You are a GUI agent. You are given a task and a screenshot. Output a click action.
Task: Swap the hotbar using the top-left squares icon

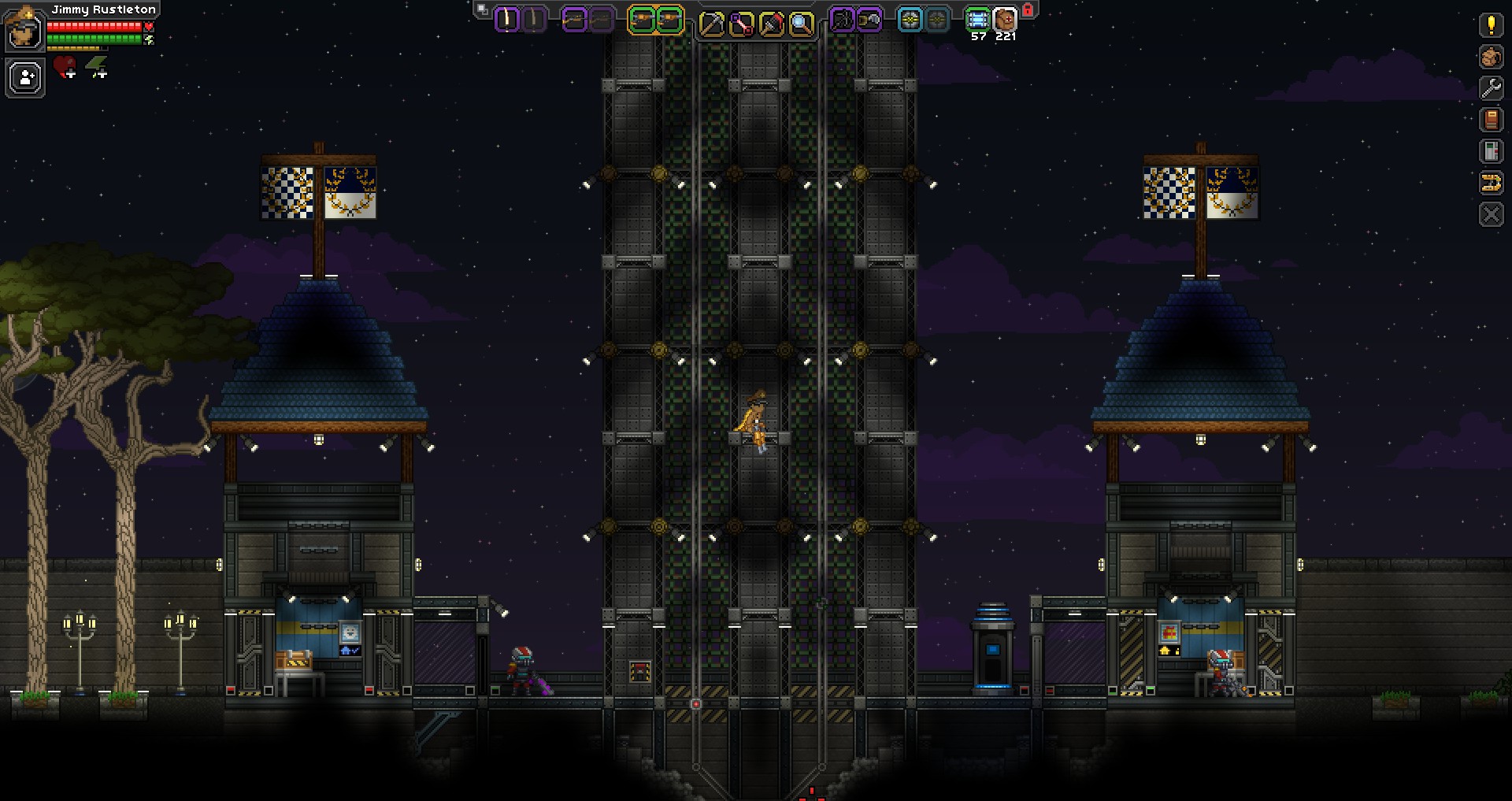pyautogui.click(x=482, y=9)
